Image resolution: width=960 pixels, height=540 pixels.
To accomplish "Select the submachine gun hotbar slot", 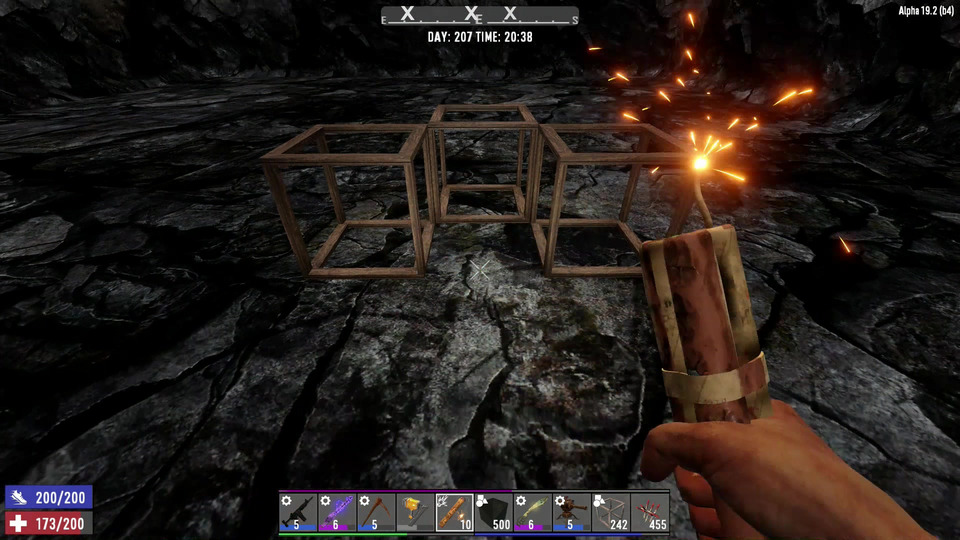I will (x=298, y=512).
